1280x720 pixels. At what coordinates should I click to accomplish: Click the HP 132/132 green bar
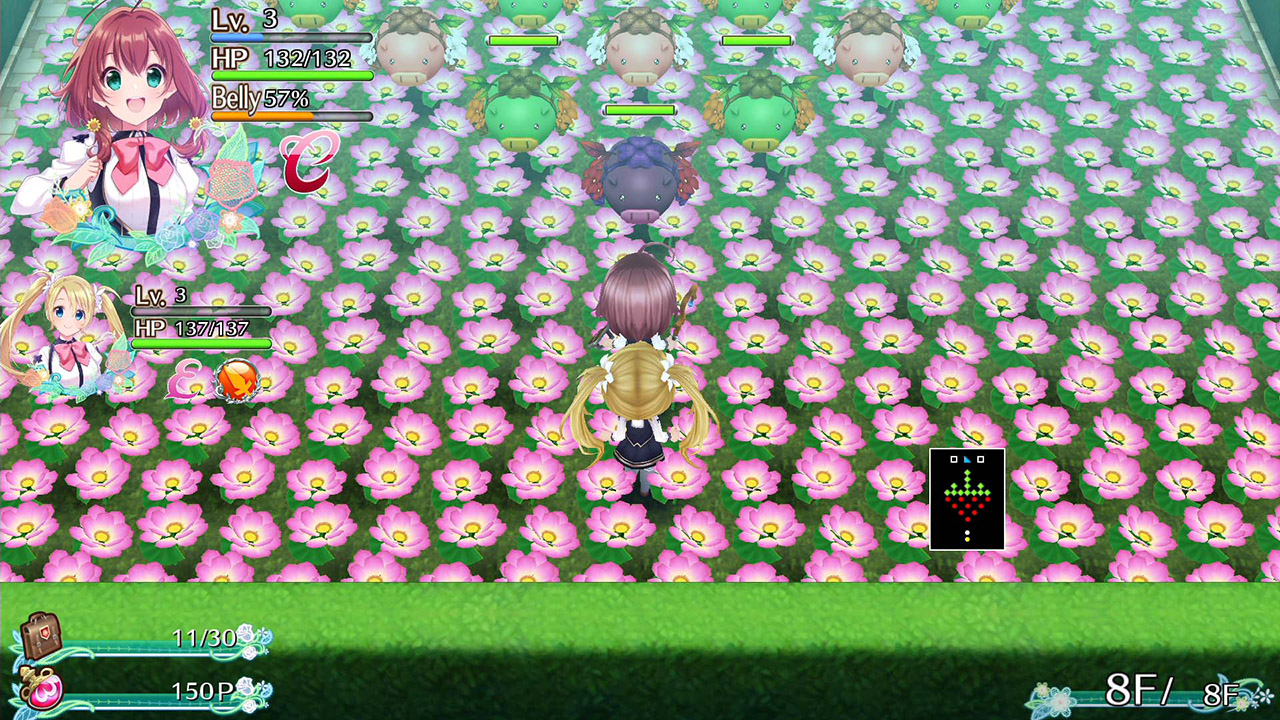tap(290, 76)
